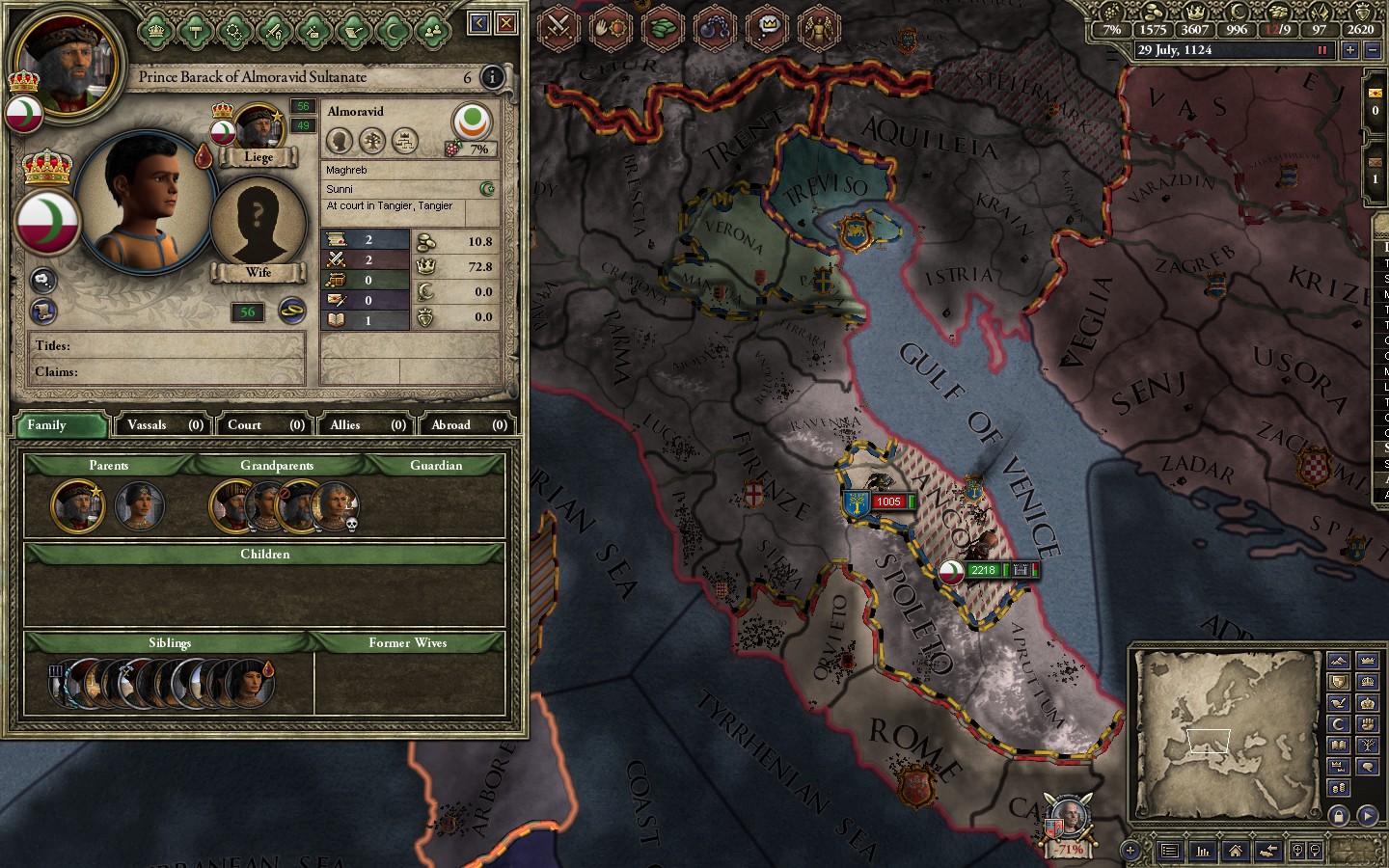
Task: Go to home location with house button
Action: (1235, 851)
